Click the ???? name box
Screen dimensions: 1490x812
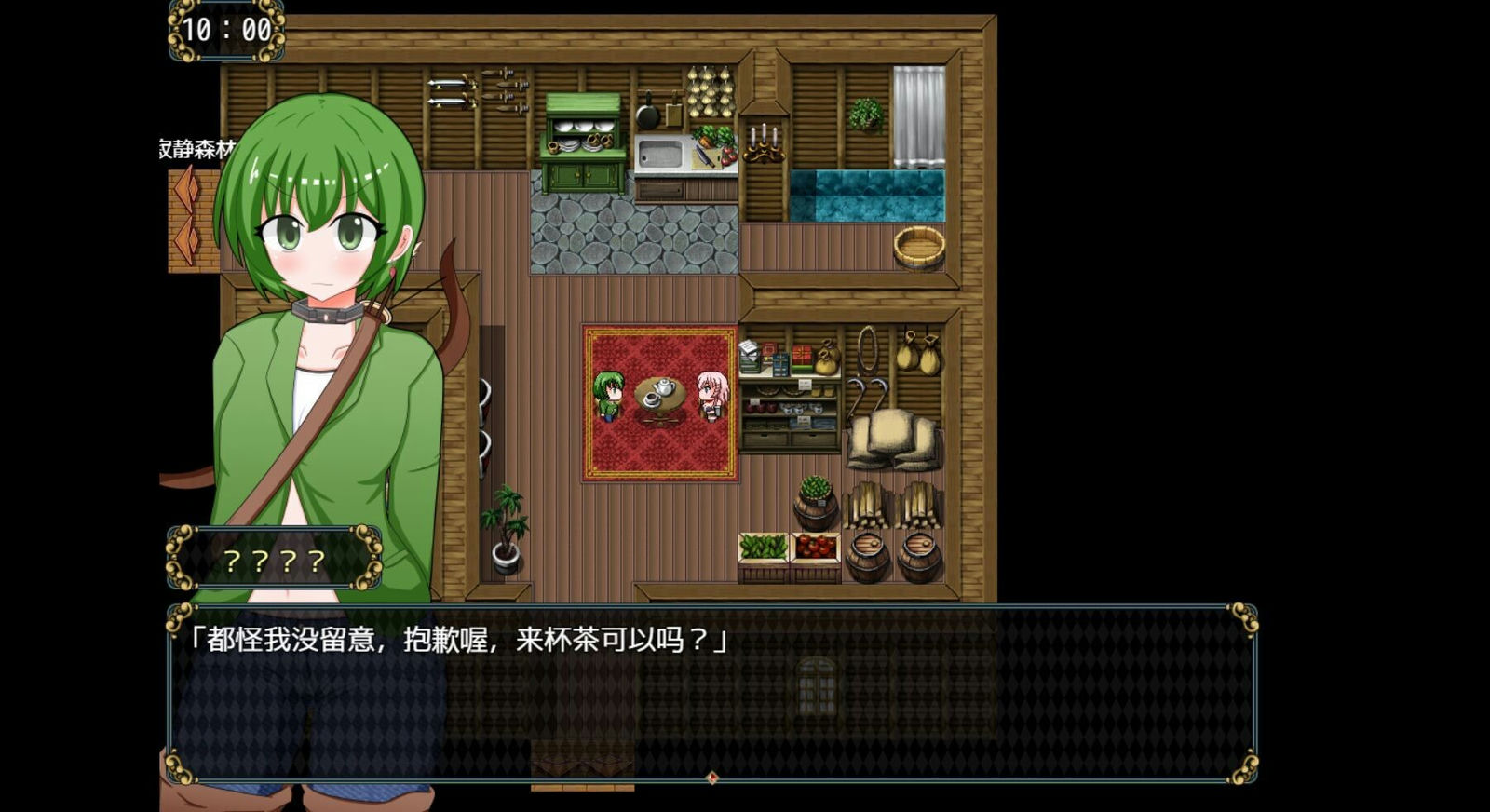tap(272, 561)
